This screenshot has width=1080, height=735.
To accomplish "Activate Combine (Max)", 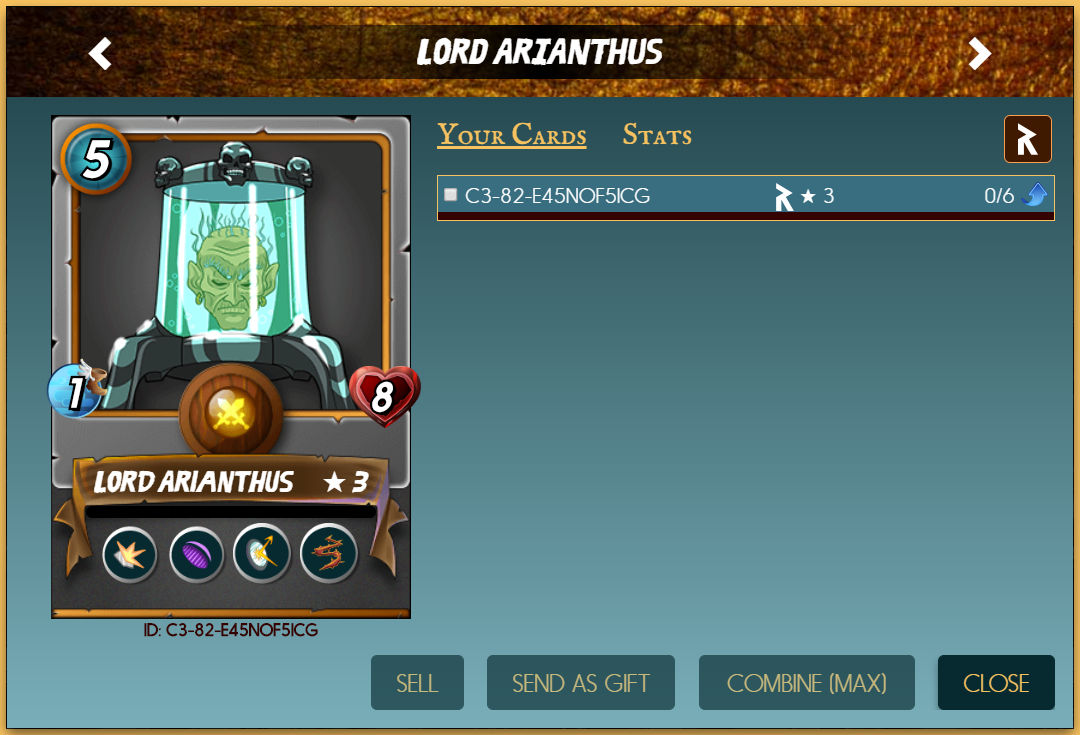I will pyautogui.click(x=806, y=683).
